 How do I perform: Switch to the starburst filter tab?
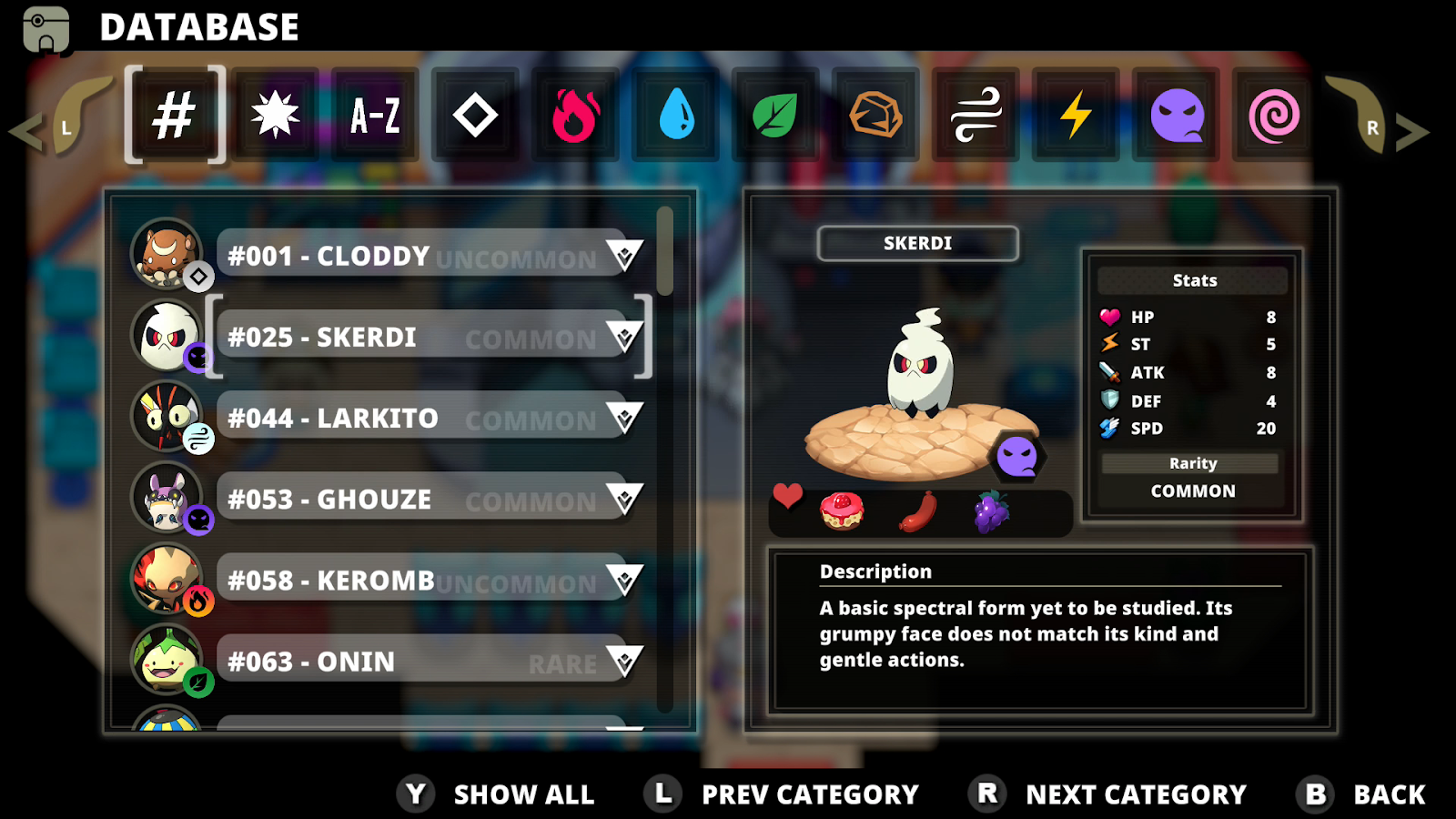click(275, 116)
